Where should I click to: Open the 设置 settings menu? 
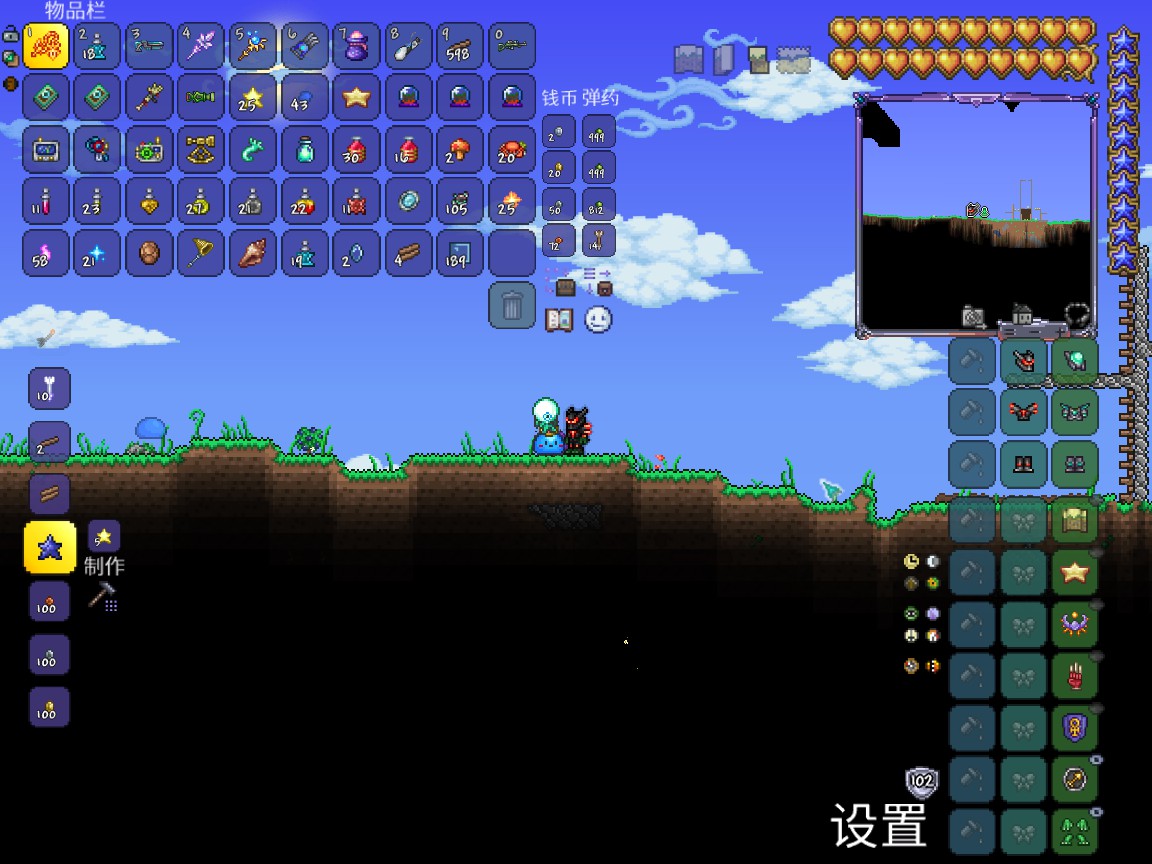pos(879,824)
